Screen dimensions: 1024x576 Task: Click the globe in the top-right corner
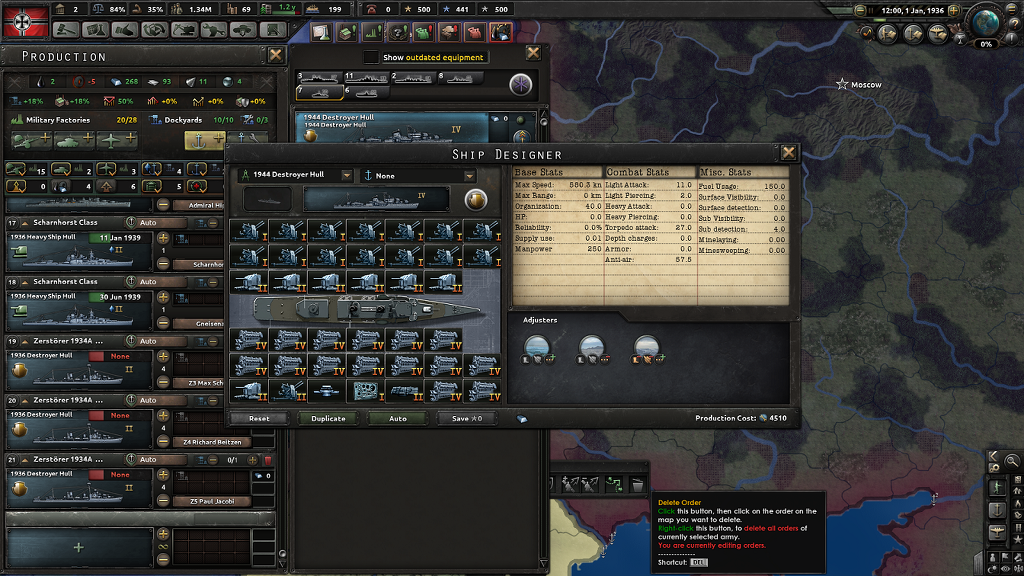tap(986, 23)
